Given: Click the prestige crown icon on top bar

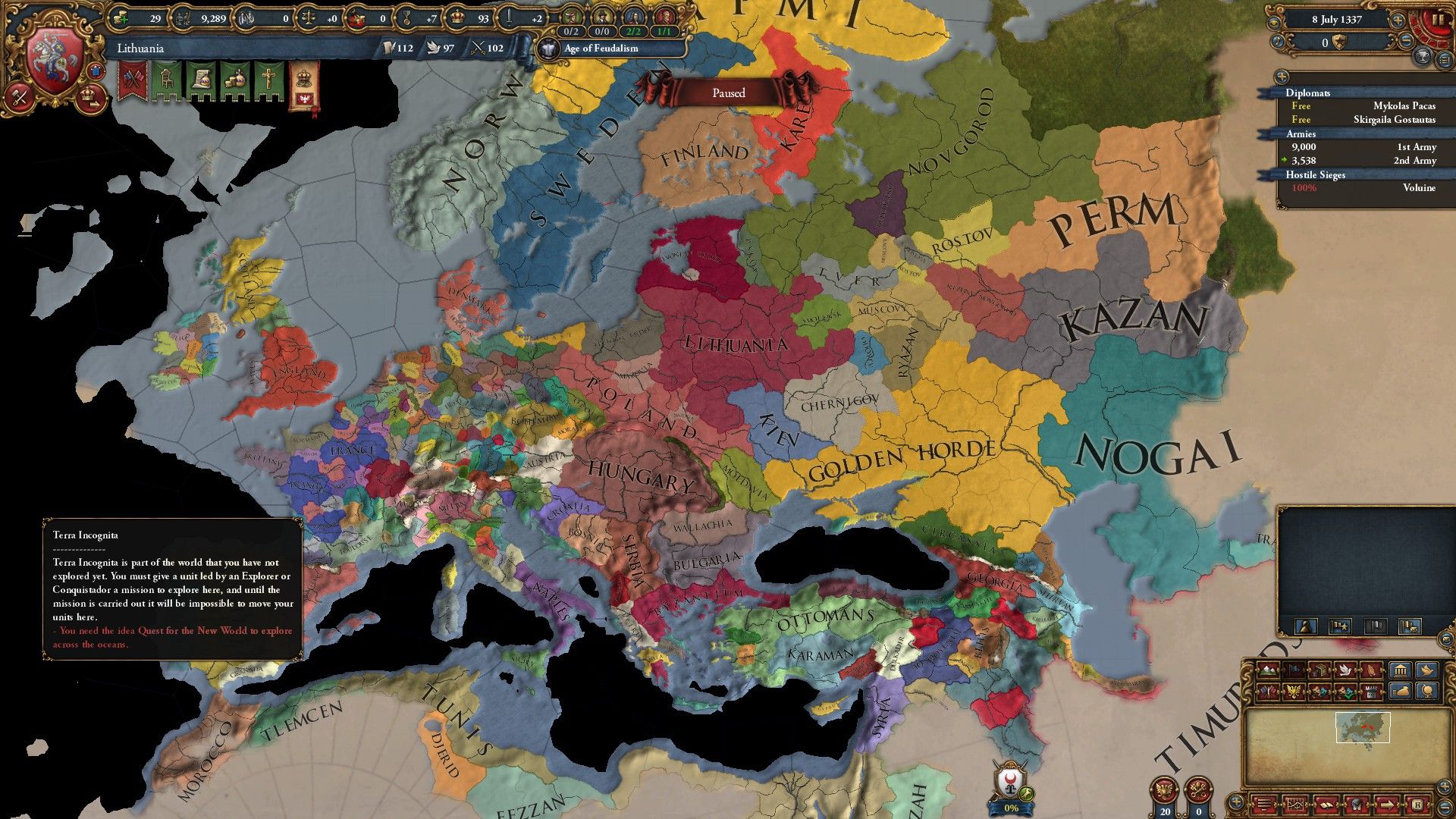Looking at the screenshot, I should [459, 15].
